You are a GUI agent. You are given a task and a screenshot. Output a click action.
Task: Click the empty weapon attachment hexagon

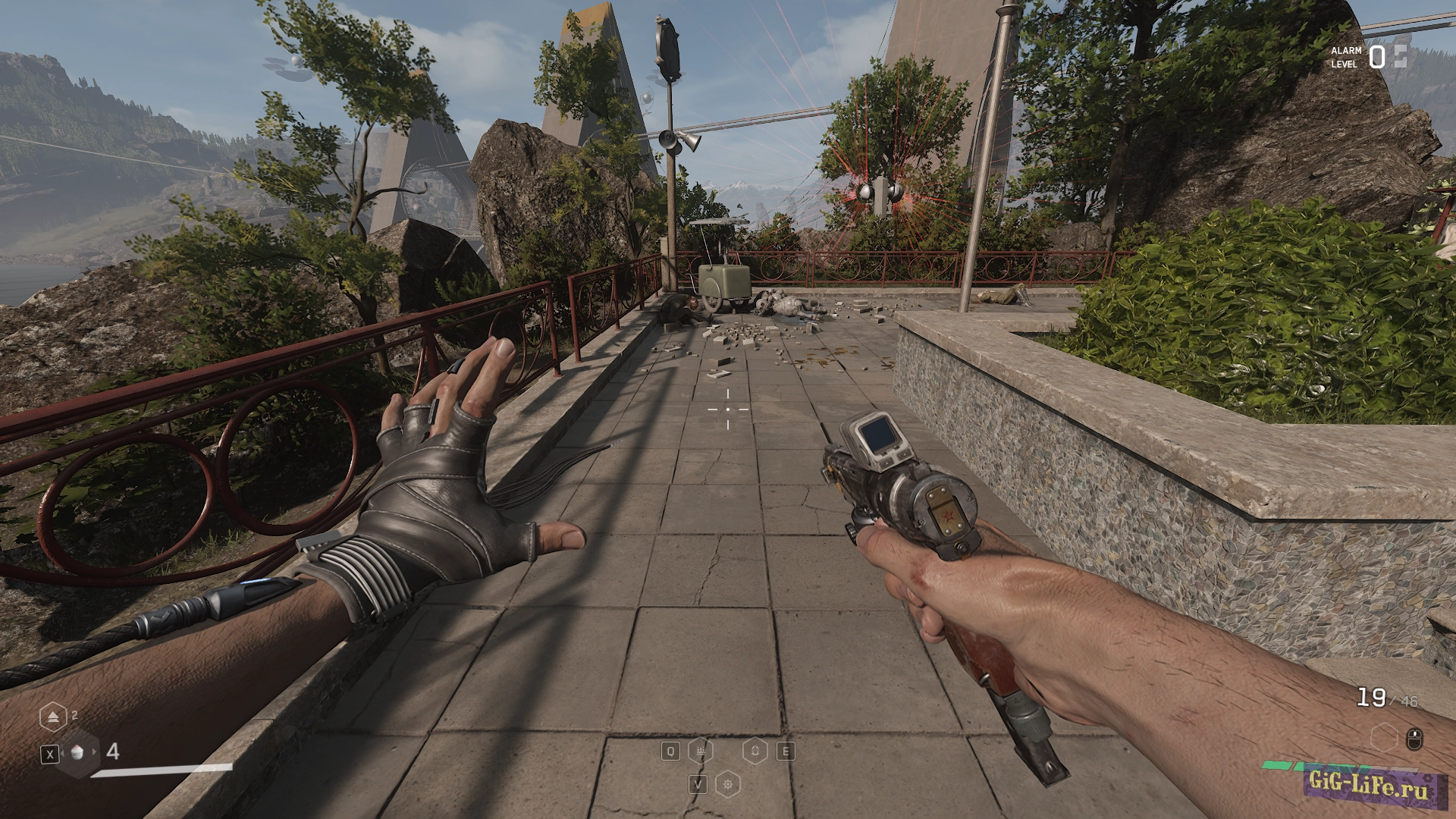[1385, 737]
